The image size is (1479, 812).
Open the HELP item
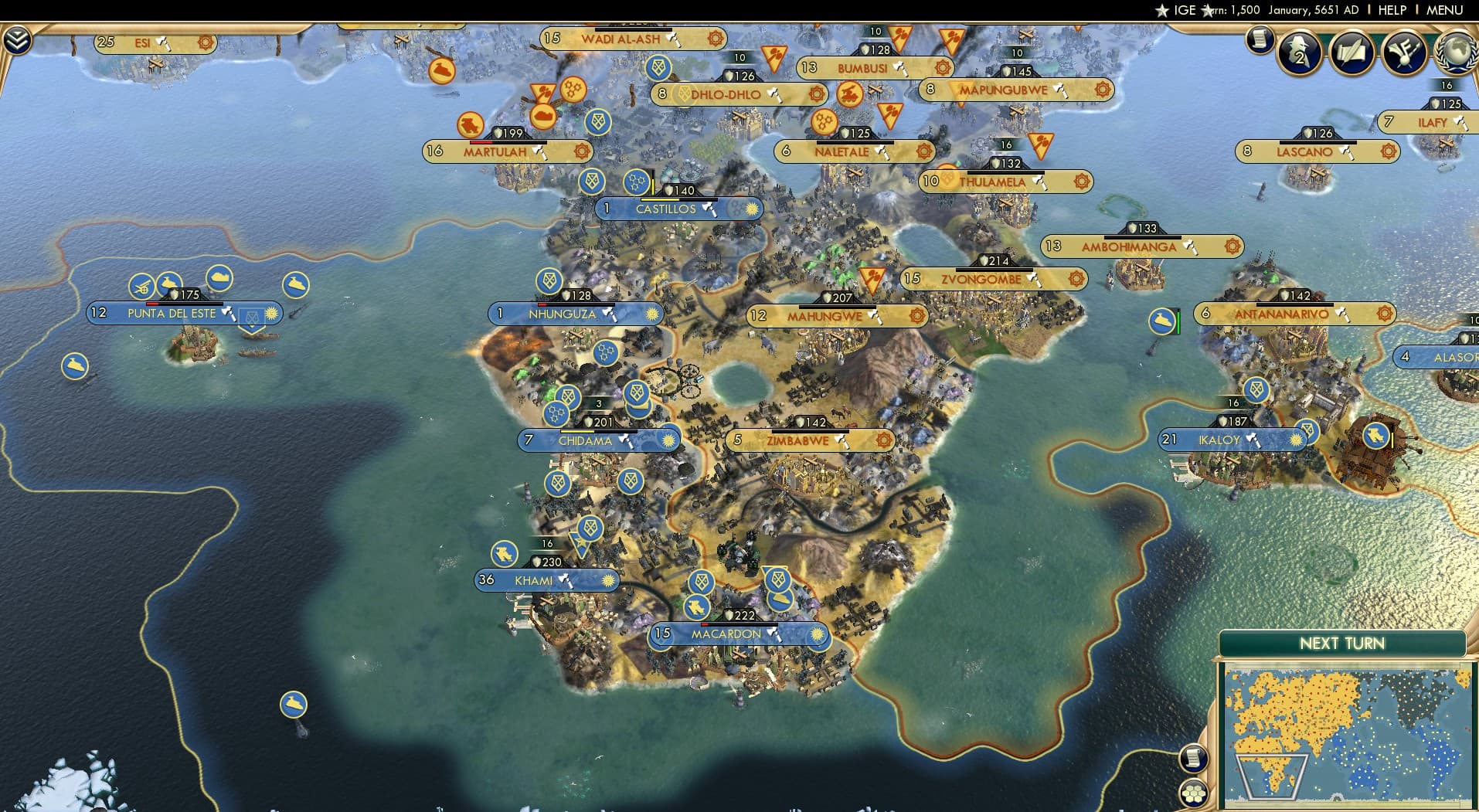tap(1392, 10)
